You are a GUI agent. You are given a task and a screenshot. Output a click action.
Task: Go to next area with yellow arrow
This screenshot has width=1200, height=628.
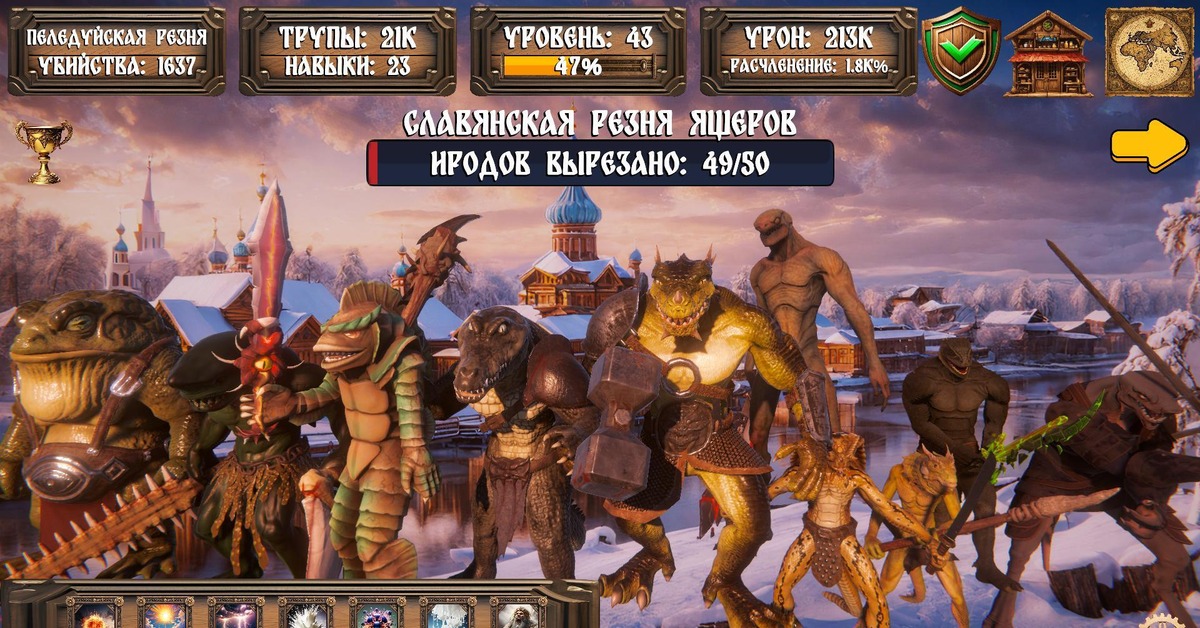click(x=1148, y=146)
